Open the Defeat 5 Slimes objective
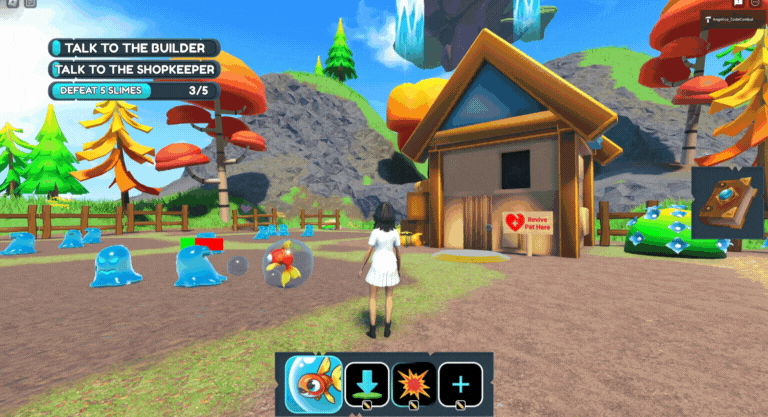 [134, 91]
